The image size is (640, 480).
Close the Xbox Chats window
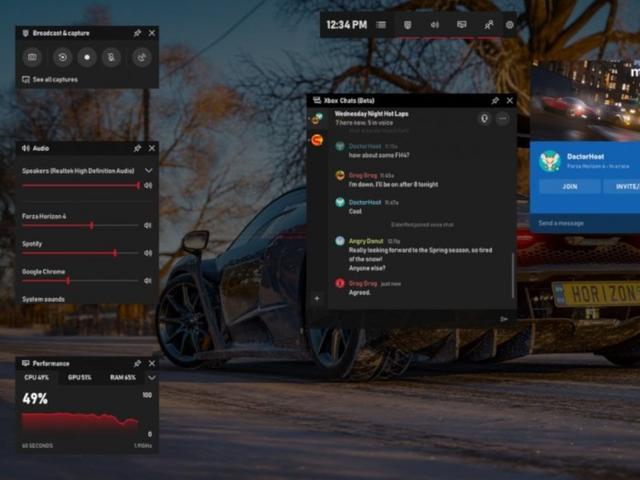pyautogui.click(x=509, y=101)
